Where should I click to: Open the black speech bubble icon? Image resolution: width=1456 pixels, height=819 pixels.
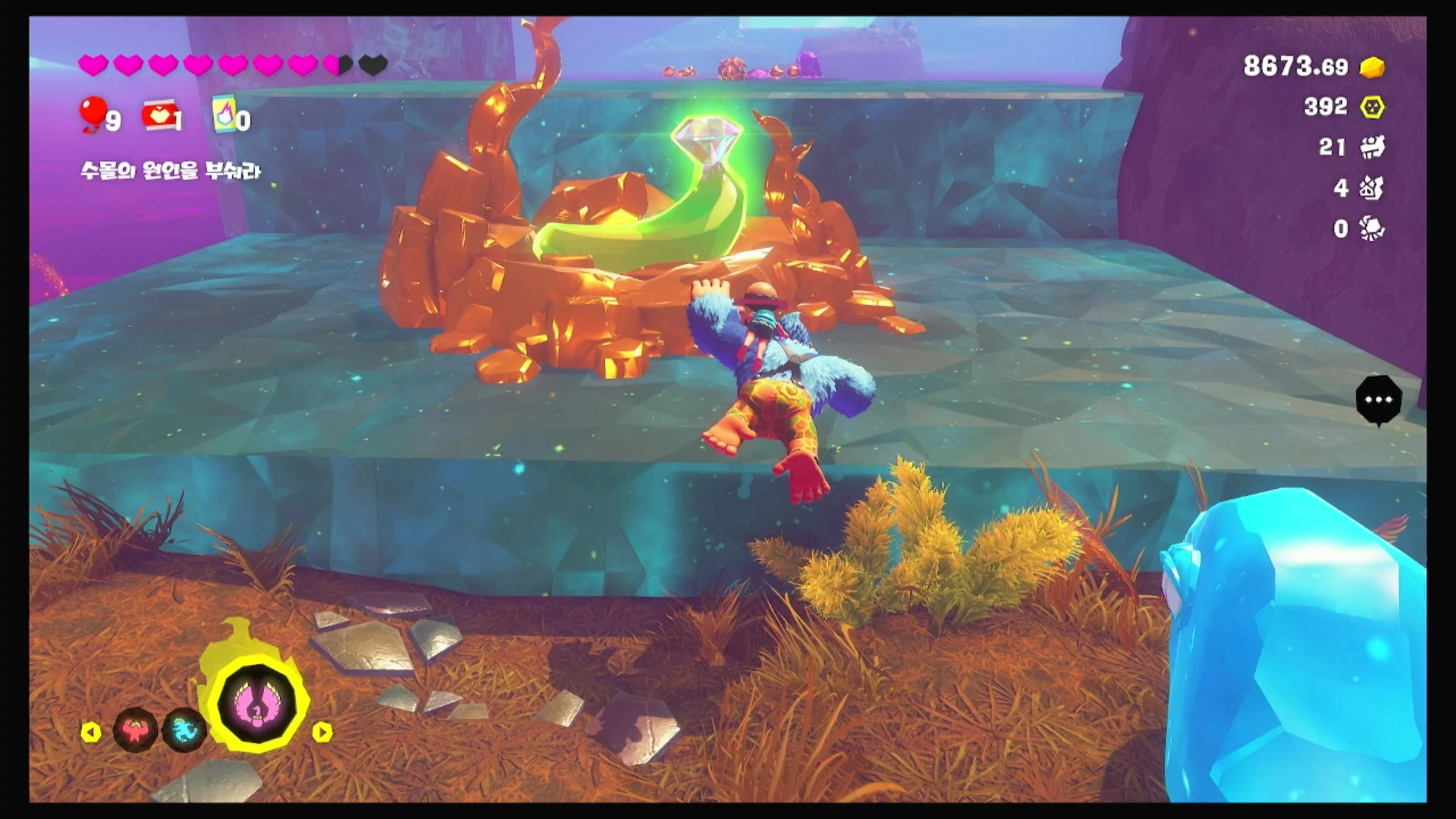coord(1378,400)
